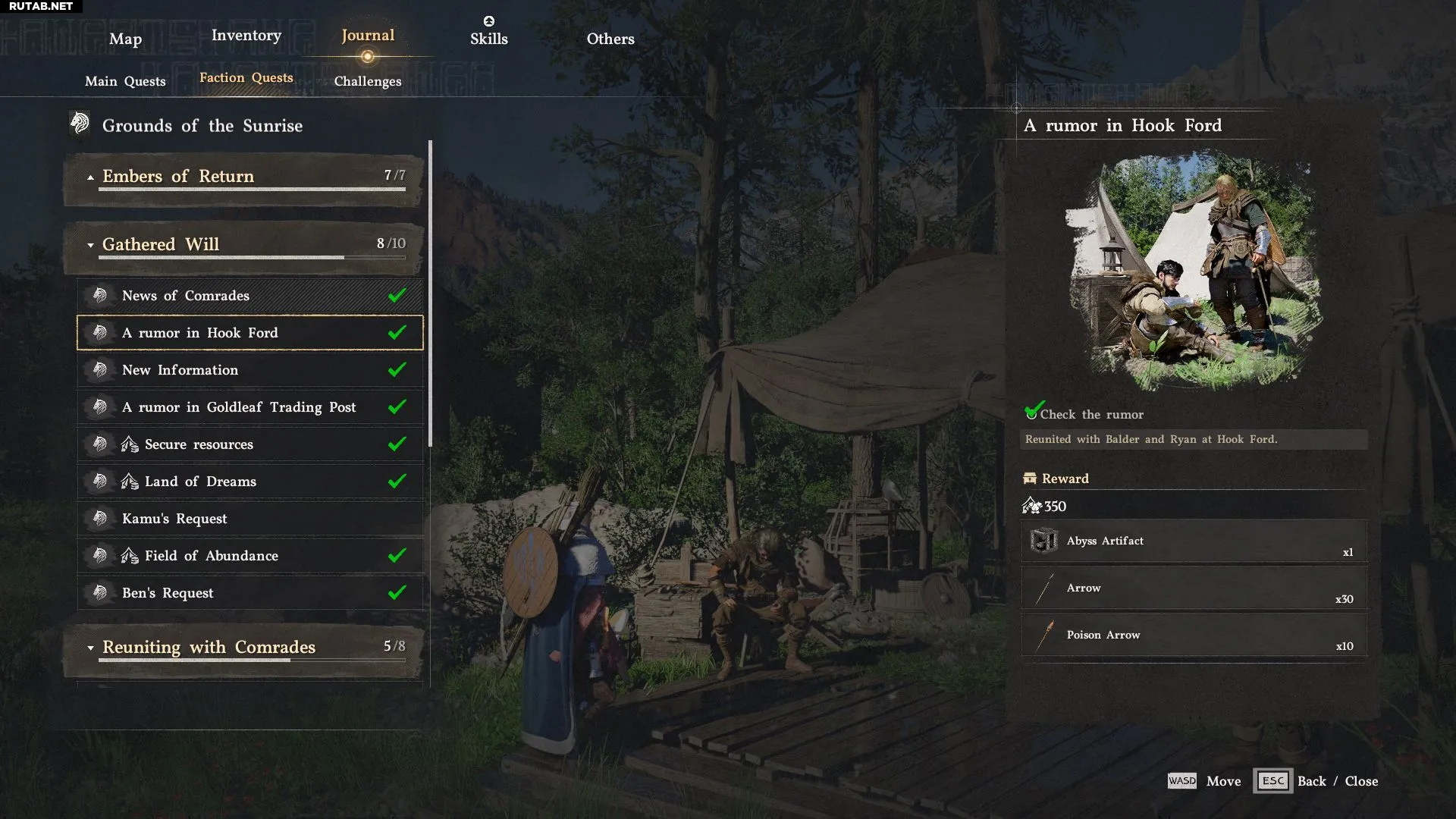1456x819 pixels.
Task: Switch to the Inventory tab
Action: pos(246,36)
